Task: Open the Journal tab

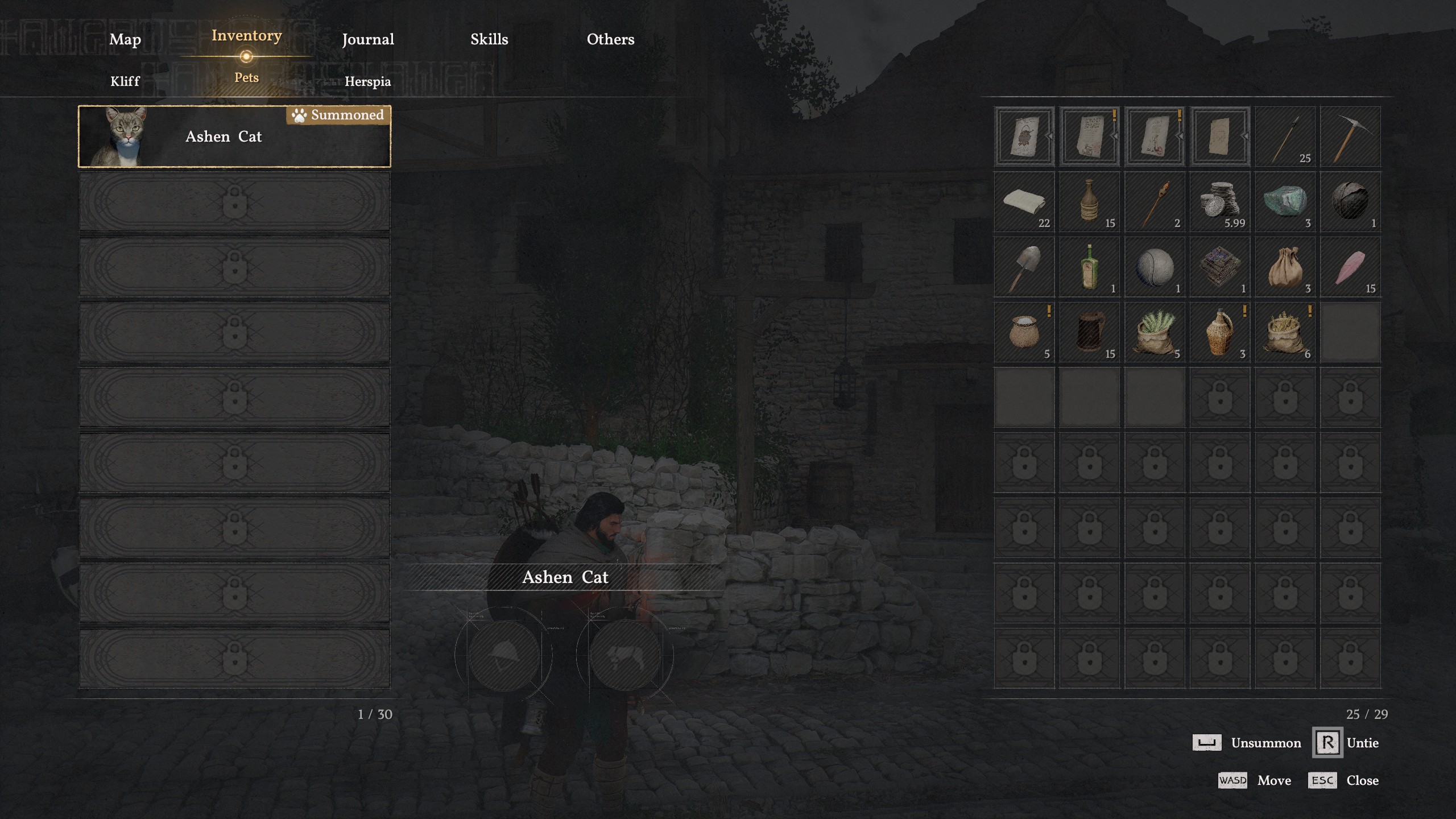Action: click(x=367, y=39)
